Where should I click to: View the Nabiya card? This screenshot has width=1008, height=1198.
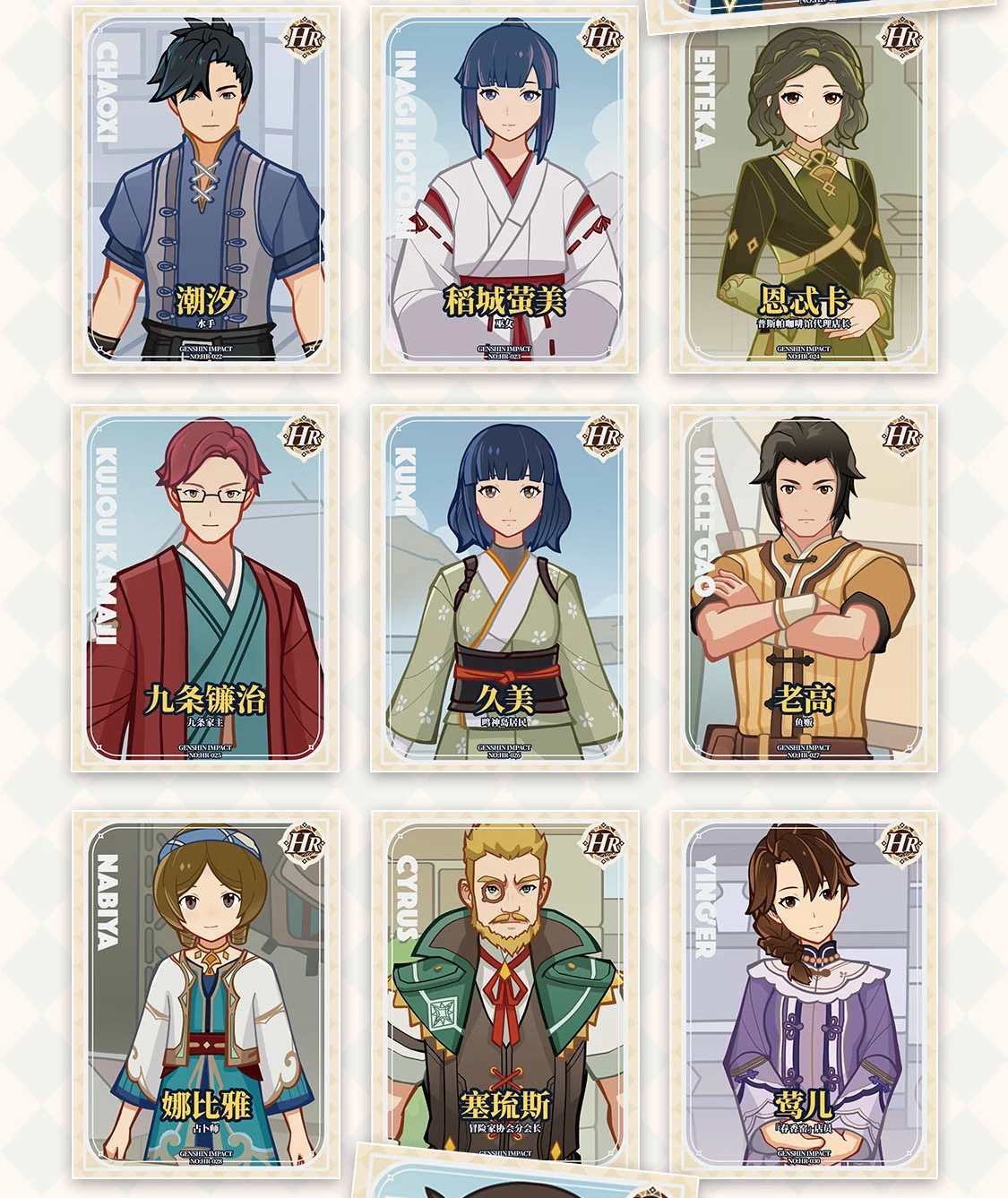(206, 995)
